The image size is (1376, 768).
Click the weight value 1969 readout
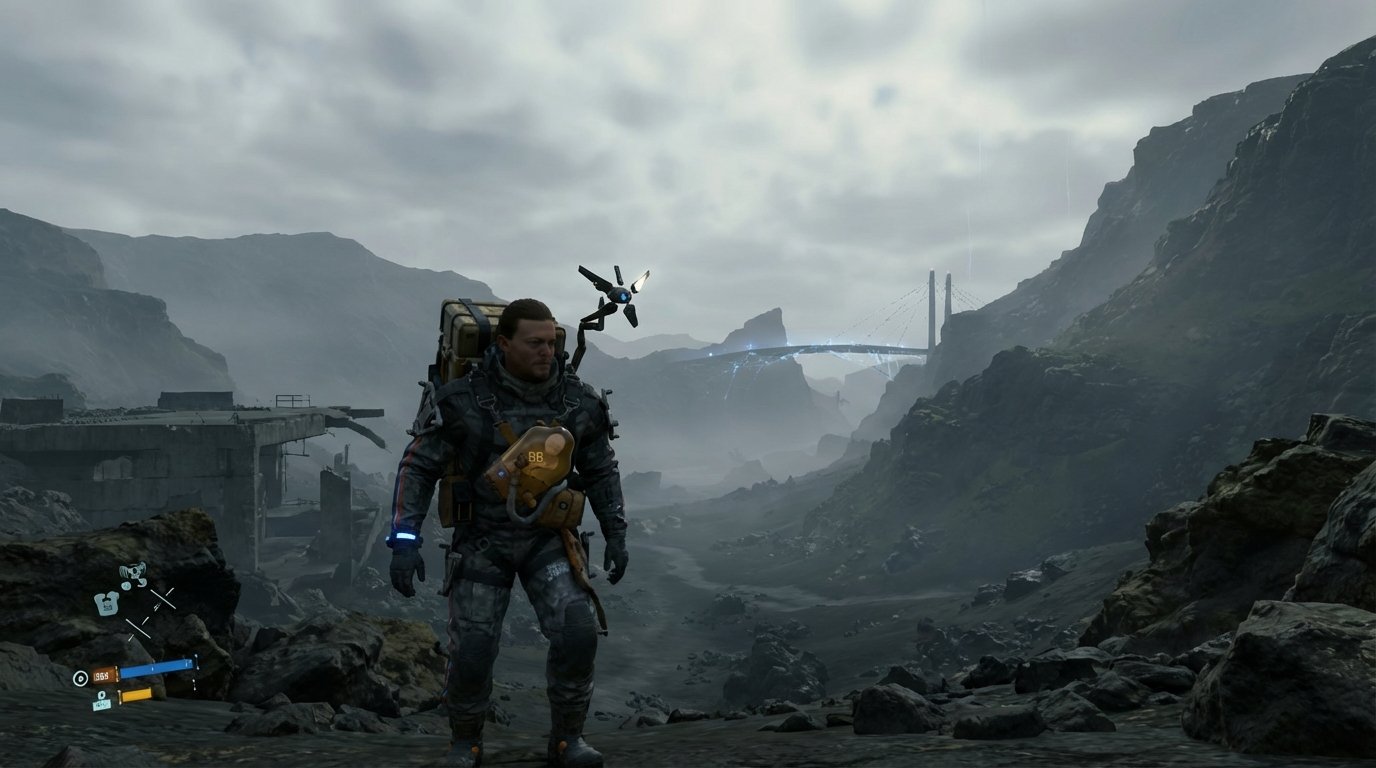coord(102,674)
